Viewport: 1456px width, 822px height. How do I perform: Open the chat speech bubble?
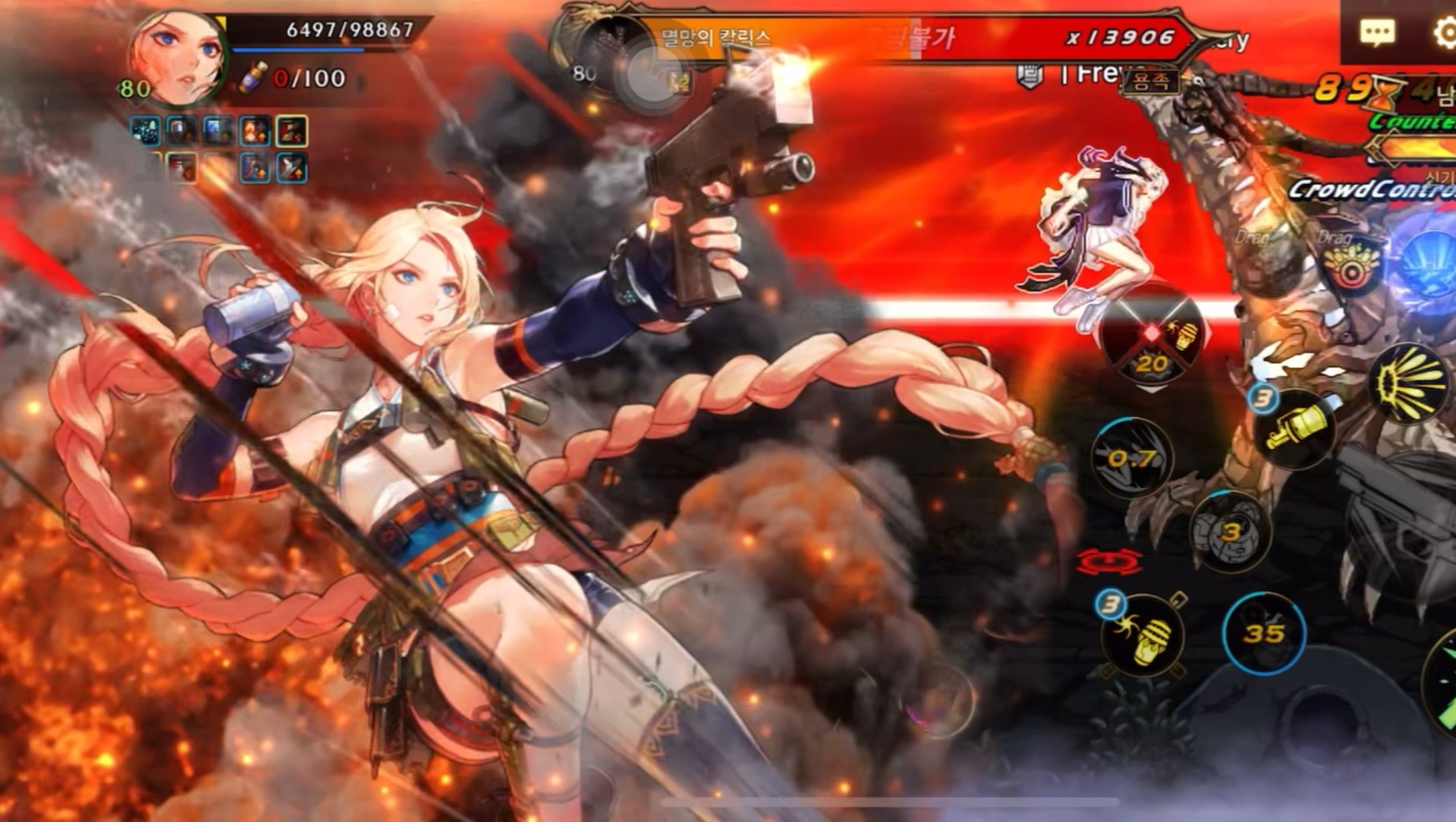tap(1376, 32)
